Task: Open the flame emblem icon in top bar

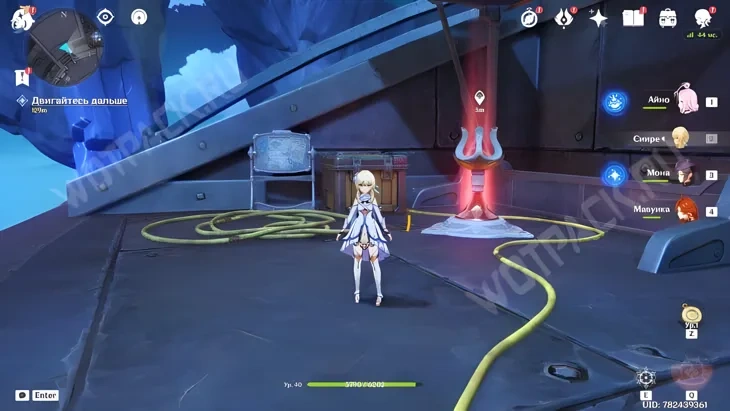Action: [x=564, y=17]
